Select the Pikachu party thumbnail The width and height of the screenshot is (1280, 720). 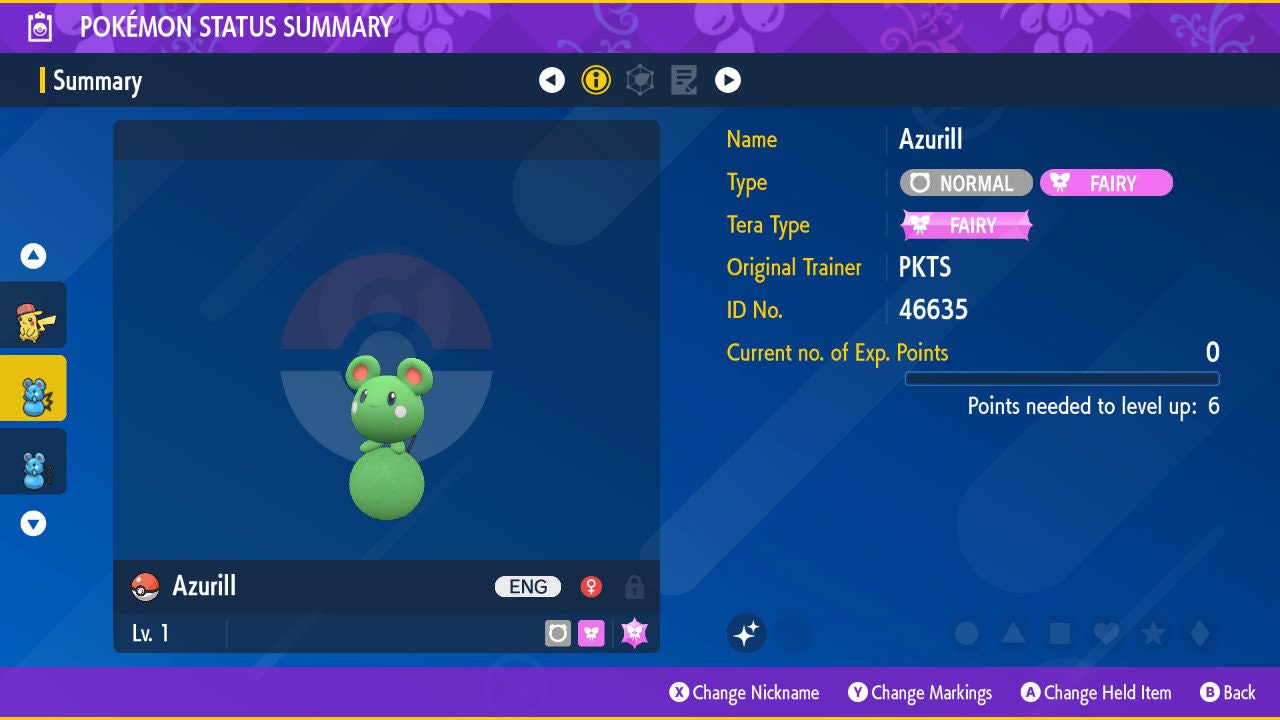(x=34, y=315)
